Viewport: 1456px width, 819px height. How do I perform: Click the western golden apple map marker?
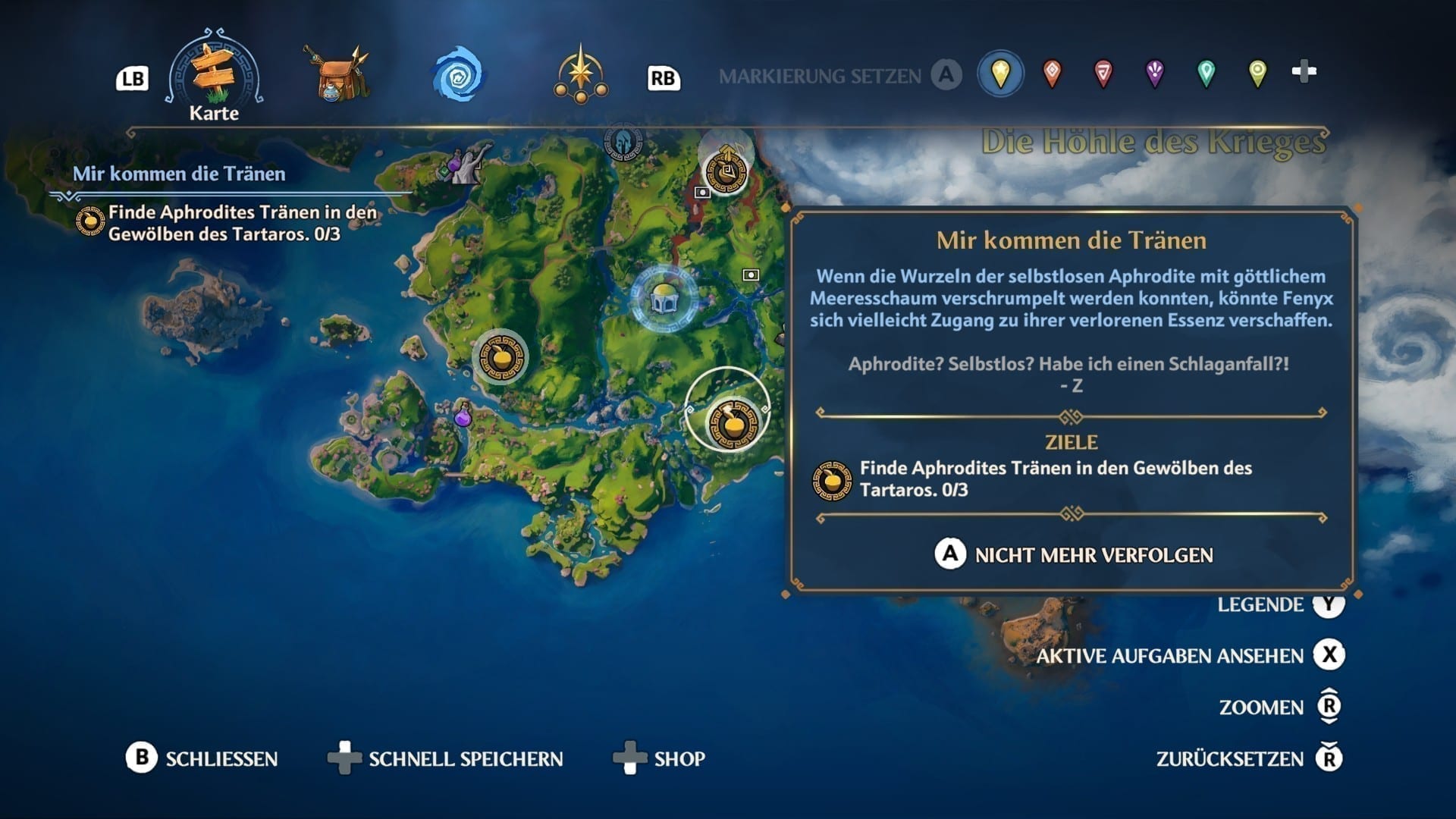(x=500, y=356)
